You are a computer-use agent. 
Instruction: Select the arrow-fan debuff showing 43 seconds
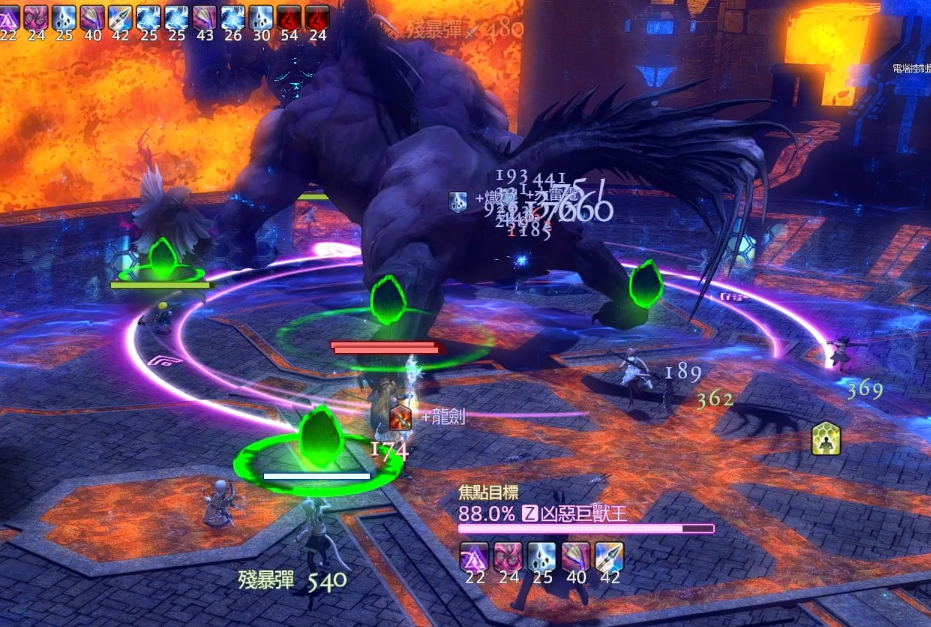tap(205, 16)
